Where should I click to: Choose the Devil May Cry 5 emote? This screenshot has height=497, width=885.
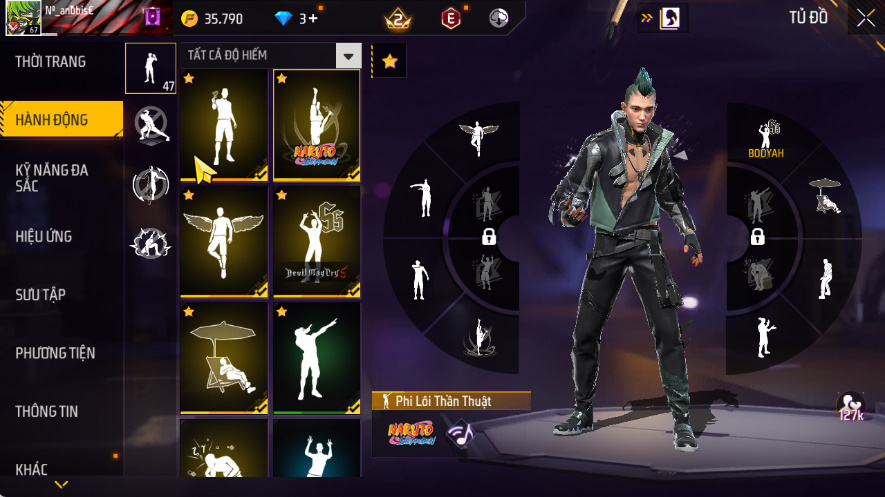(x=316, y=241)
